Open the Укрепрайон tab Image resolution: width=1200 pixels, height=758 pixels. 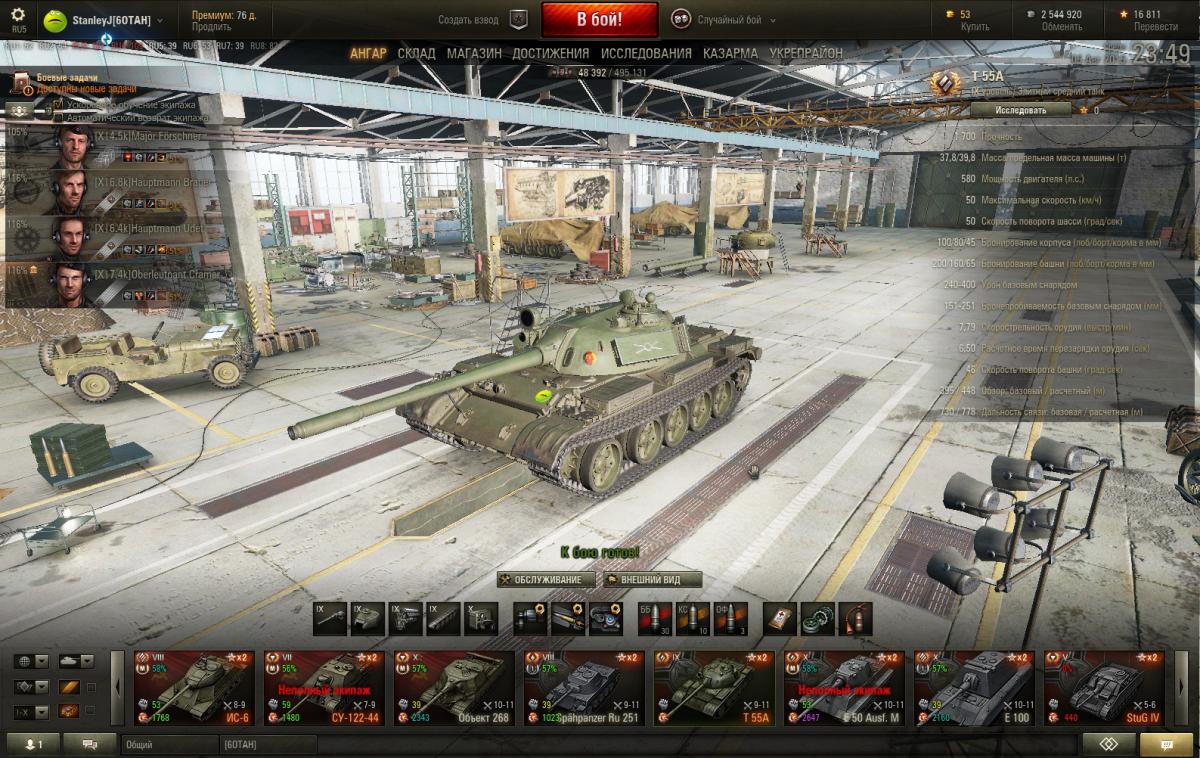[806, 53]
